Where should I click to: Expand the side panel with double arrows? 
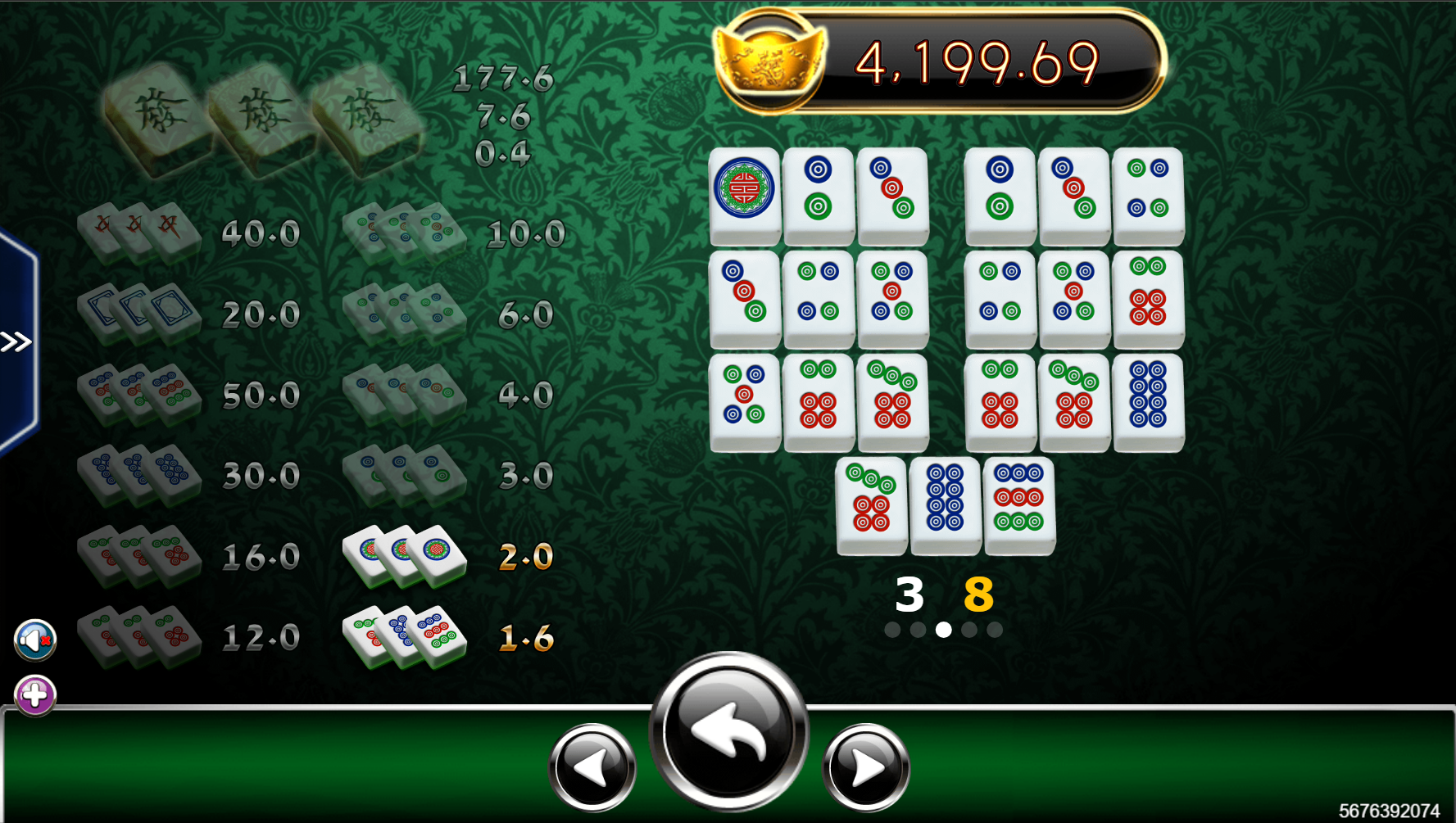pos(16,341)
